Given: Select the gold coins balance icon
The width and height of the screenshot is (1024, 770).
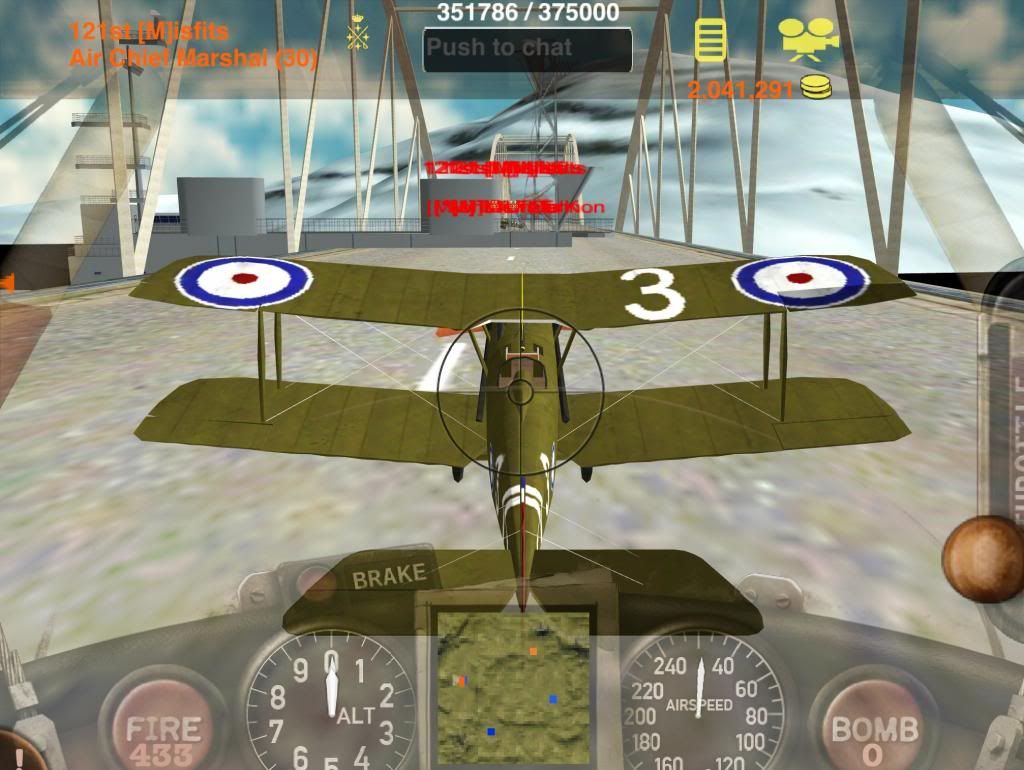Looking at the screenshot, I should point(817,89).
